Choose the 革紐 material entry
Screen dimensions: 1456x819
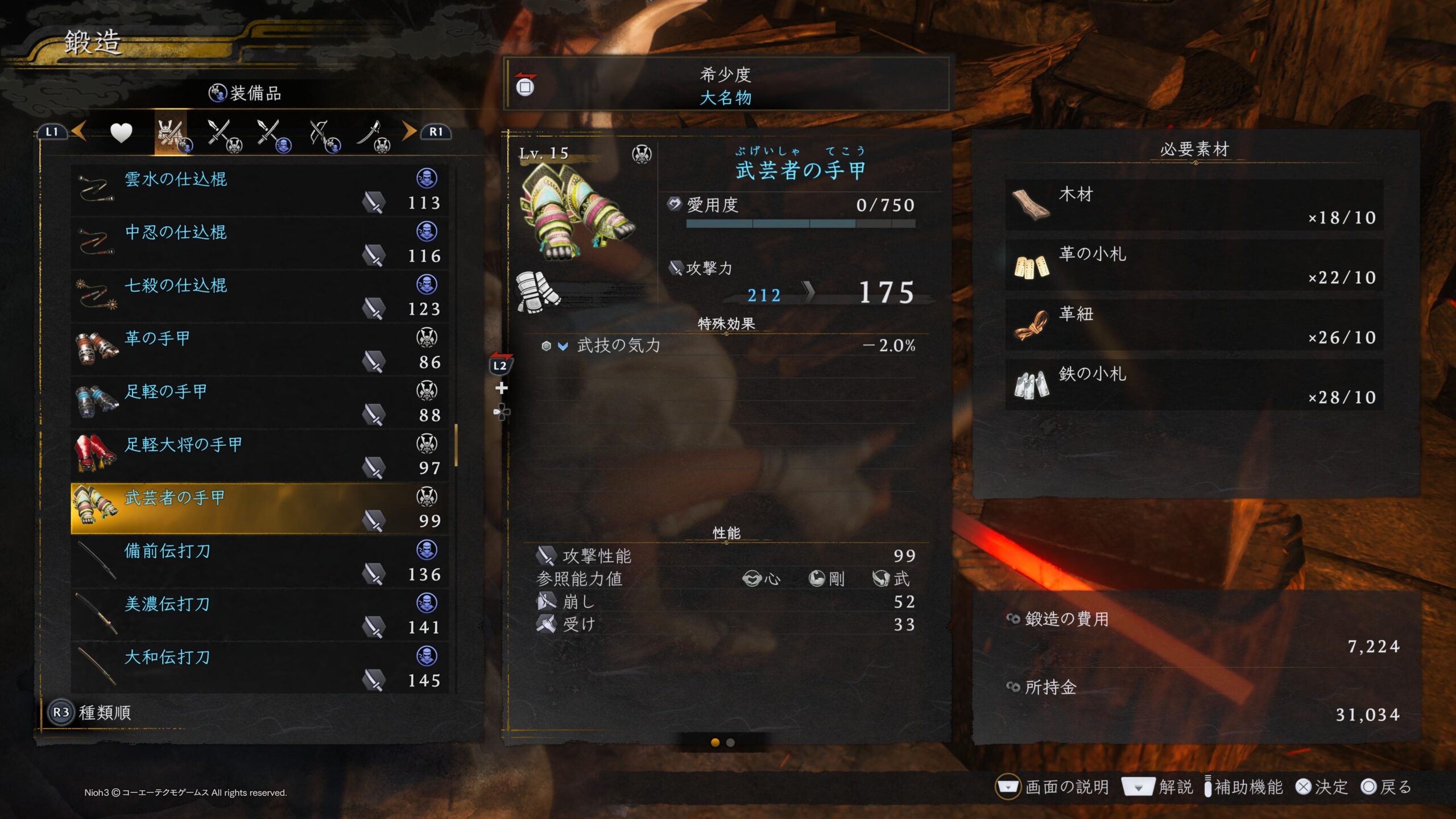(1194, 325)
